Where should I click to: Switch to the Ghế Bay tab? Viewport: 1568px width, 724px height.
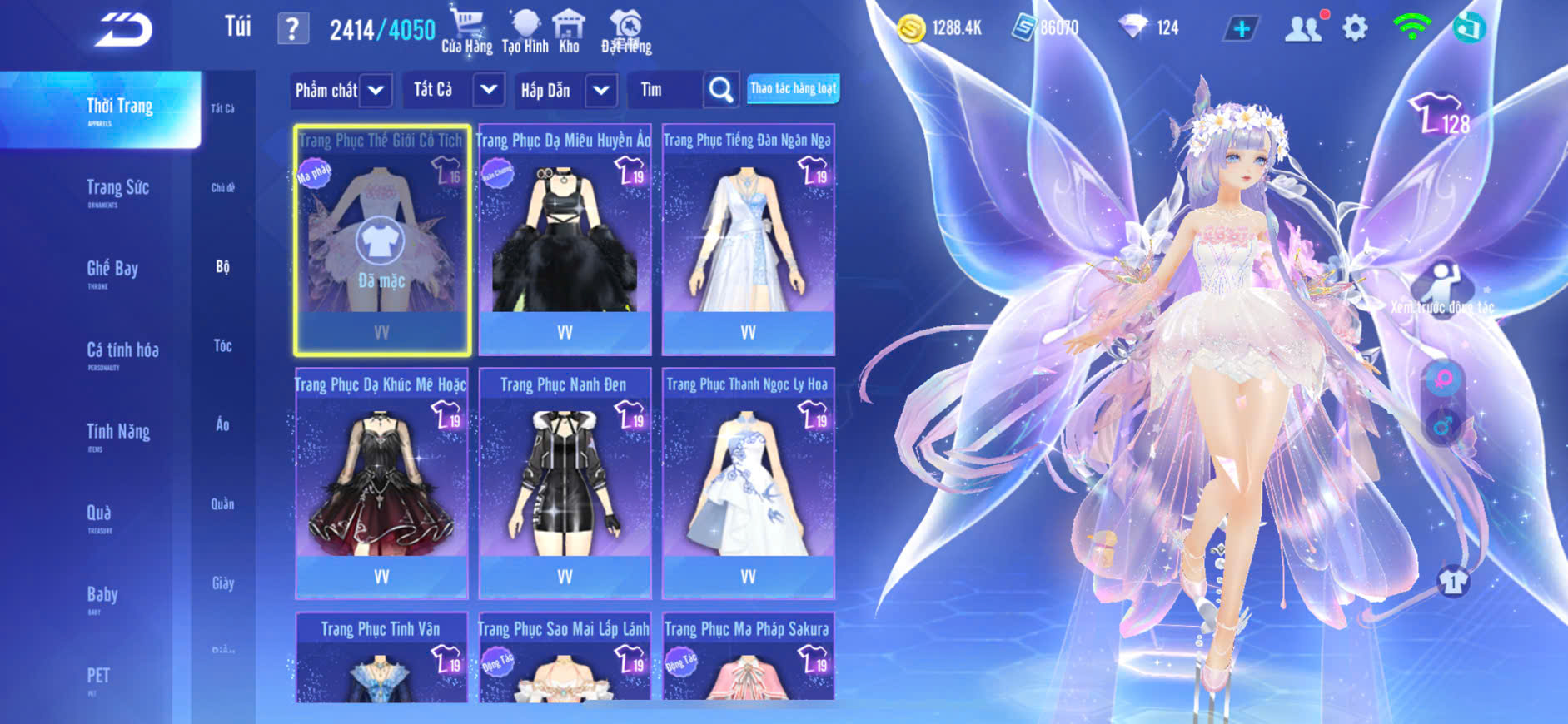point(112,269)
